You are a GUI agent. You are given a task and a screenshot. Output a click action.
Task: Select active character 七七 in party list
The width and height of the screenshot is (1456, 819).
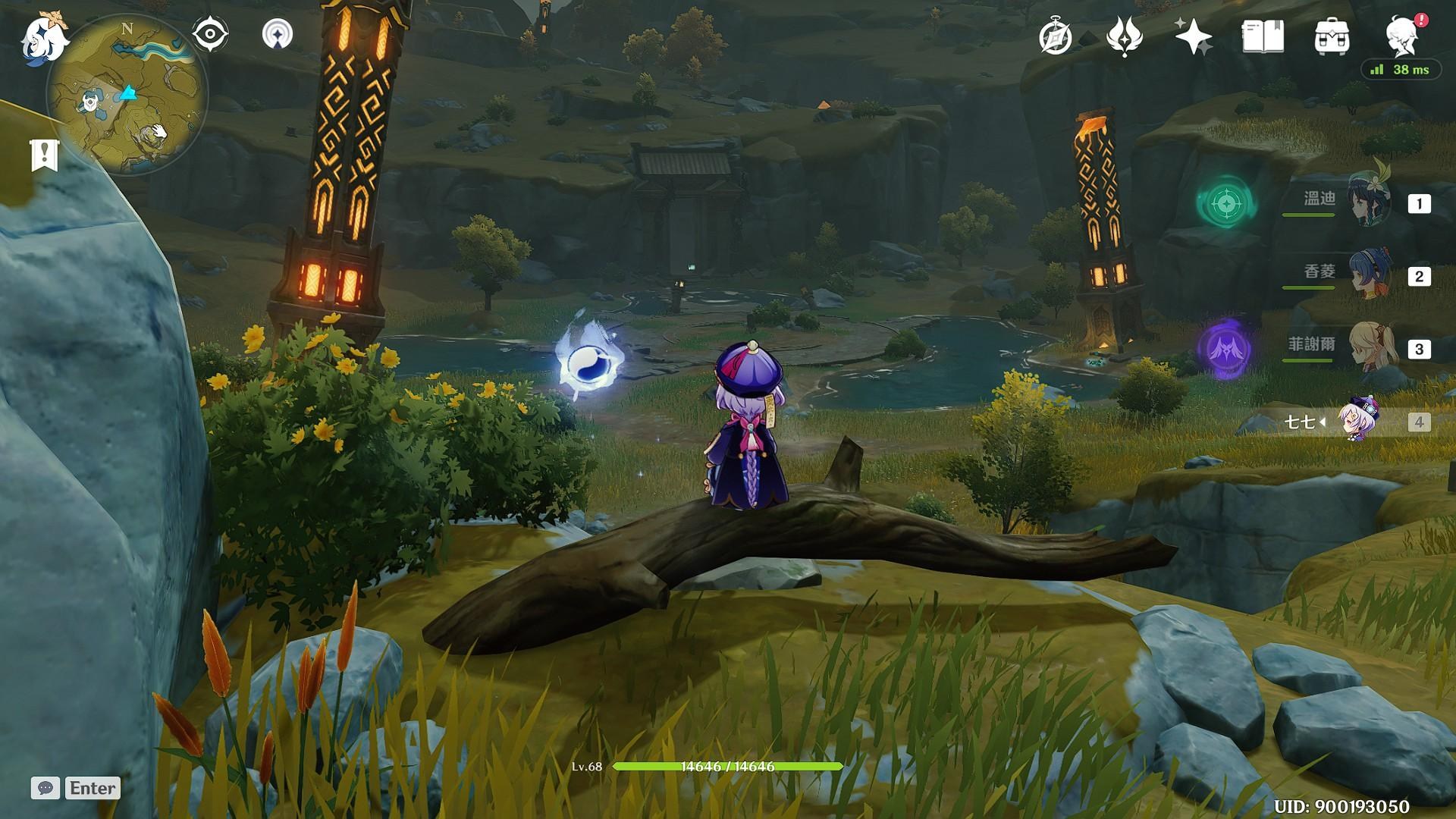(1356, 421)
